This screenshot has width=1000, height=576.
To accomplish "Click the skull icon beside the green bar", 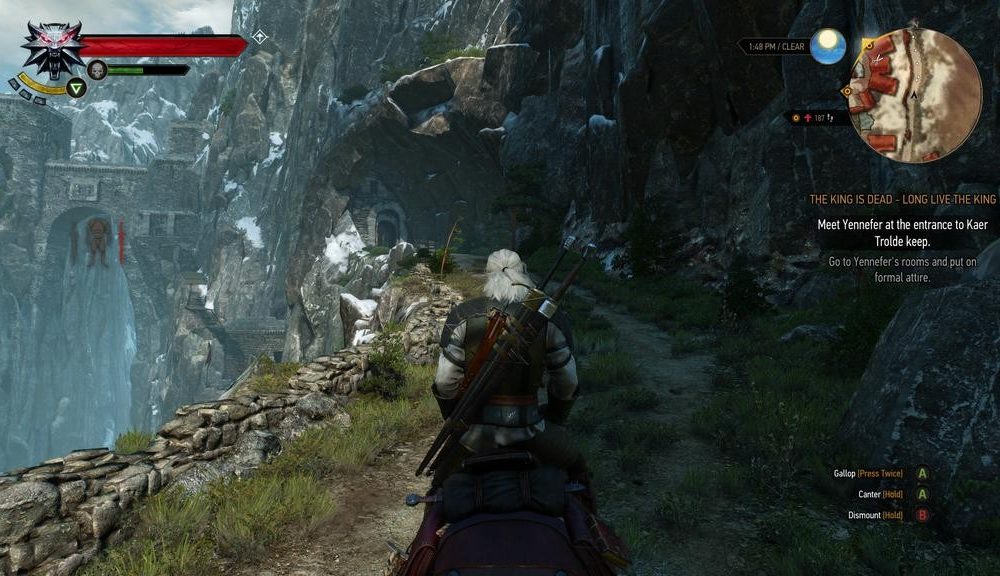I will (x=97, y=69).
